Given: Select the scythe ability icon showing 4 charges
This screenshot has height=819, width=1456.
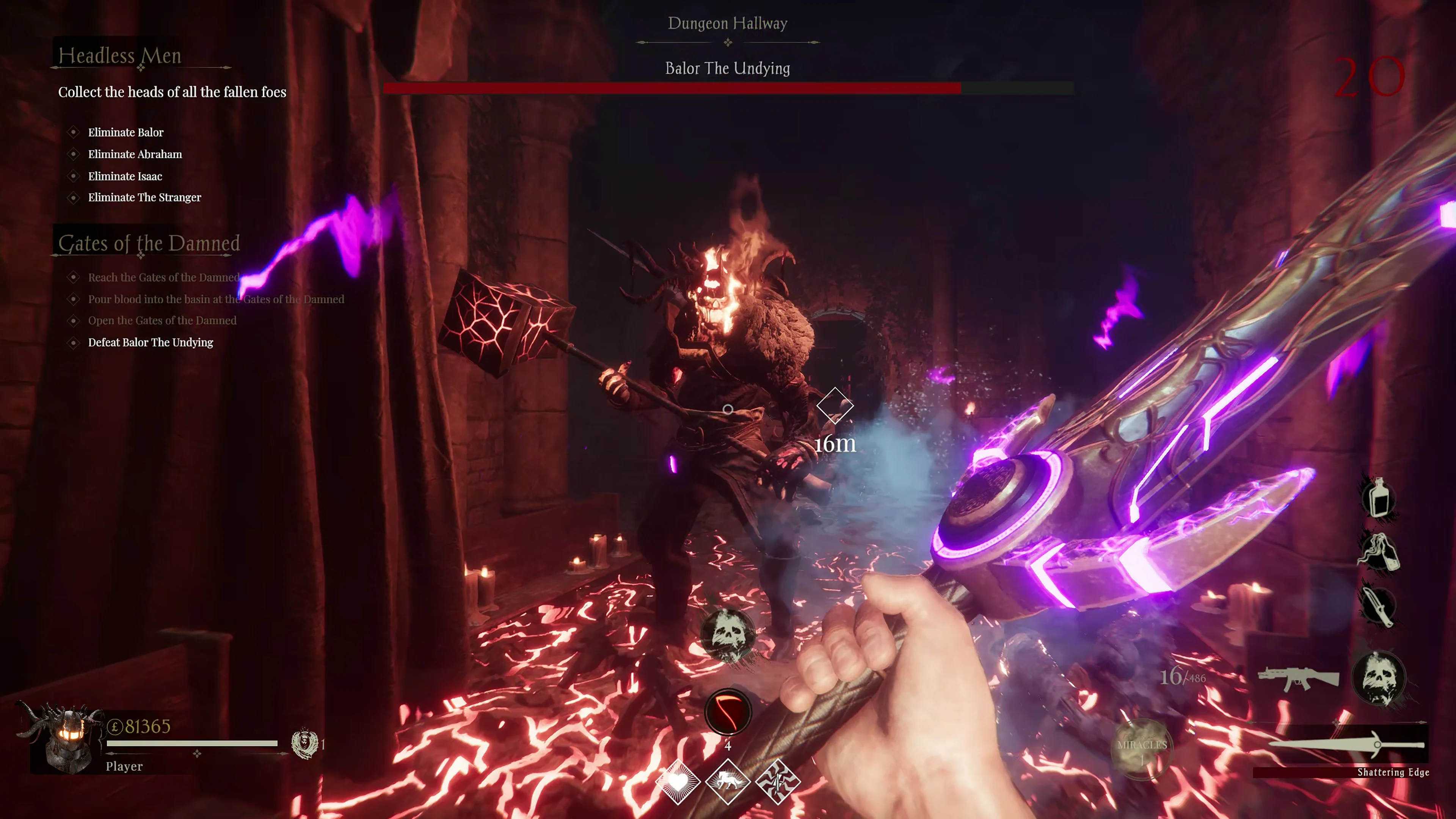Looking at the screenshot, I should tap(728, 712).
